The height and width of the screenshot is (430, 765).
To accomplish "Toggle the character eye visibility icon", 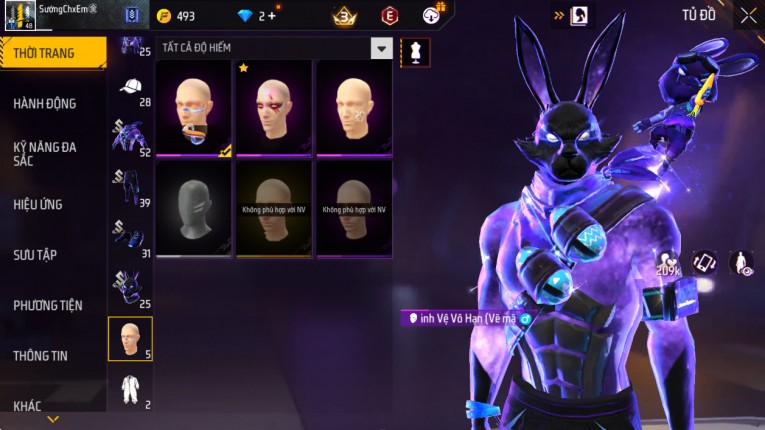I will [741, 263].
